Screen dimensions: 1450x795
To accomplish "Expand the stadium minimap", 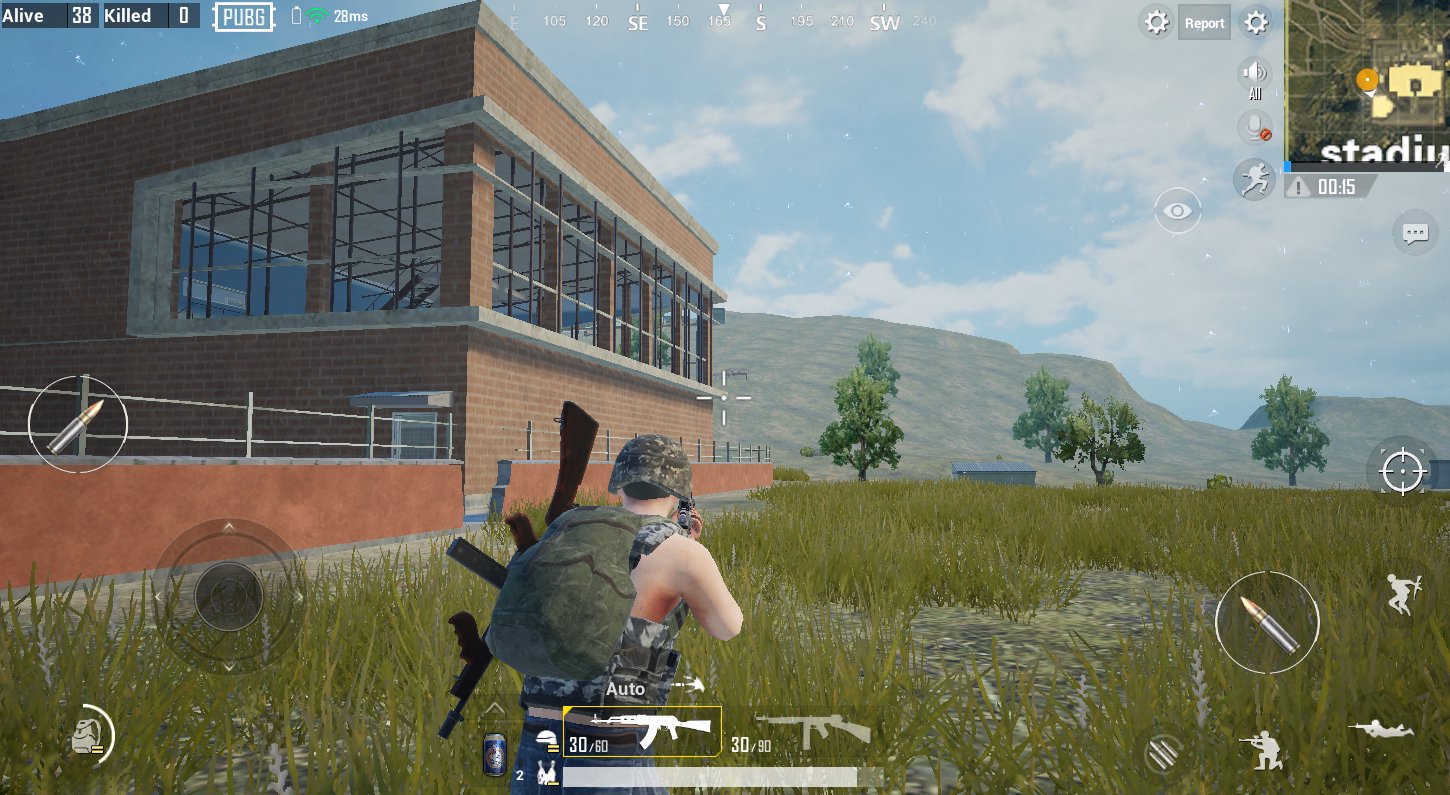I will tap(1369, 82).
